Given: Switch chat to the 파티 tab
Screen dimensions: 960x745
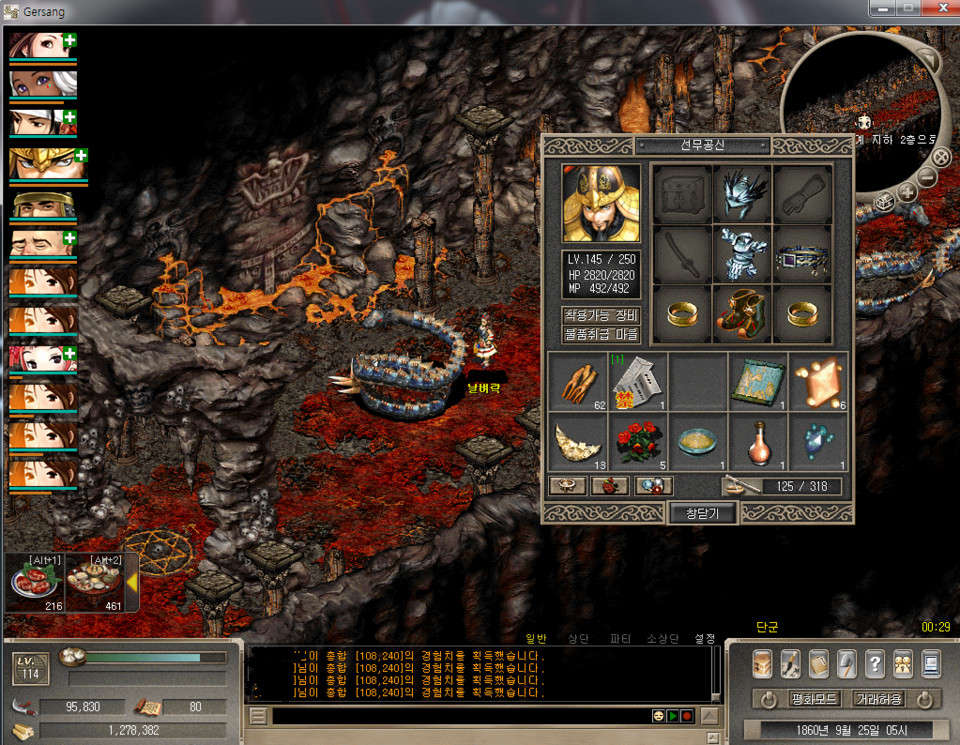Looking at the screenshot, I should [x=620, y=638].
